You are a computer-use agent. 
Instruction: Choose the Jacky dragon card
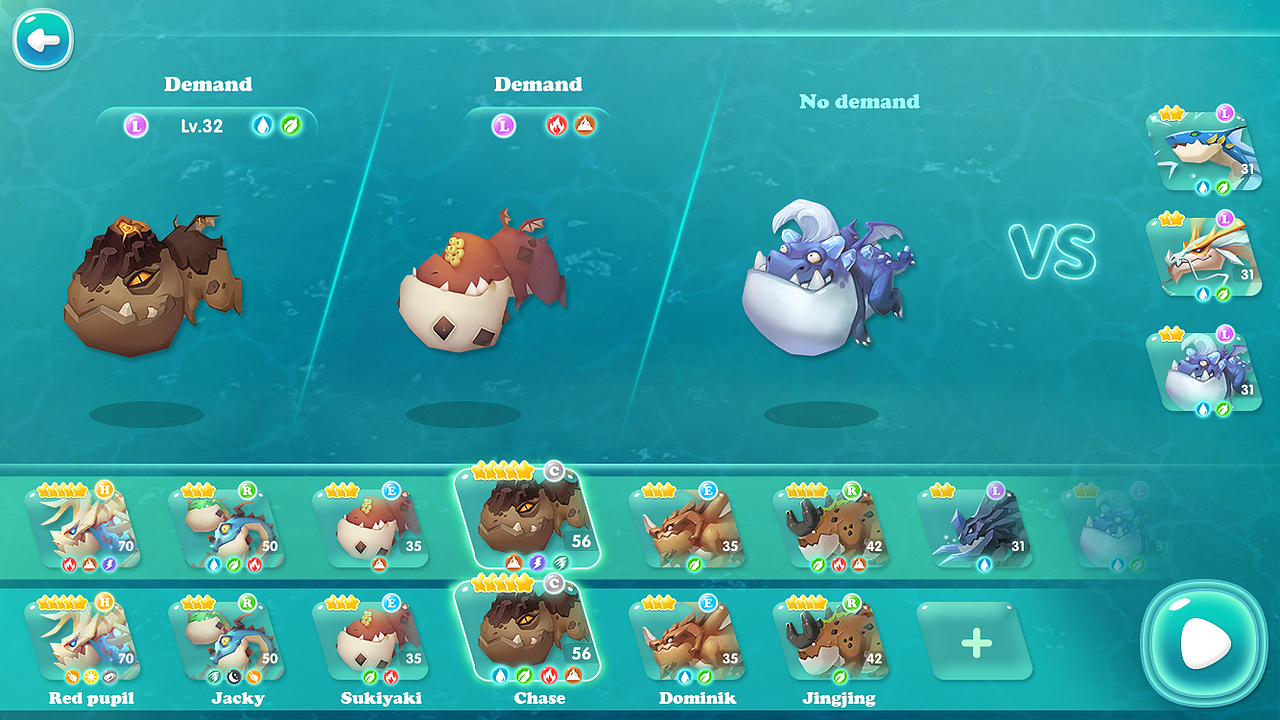(x=228, y=638)
